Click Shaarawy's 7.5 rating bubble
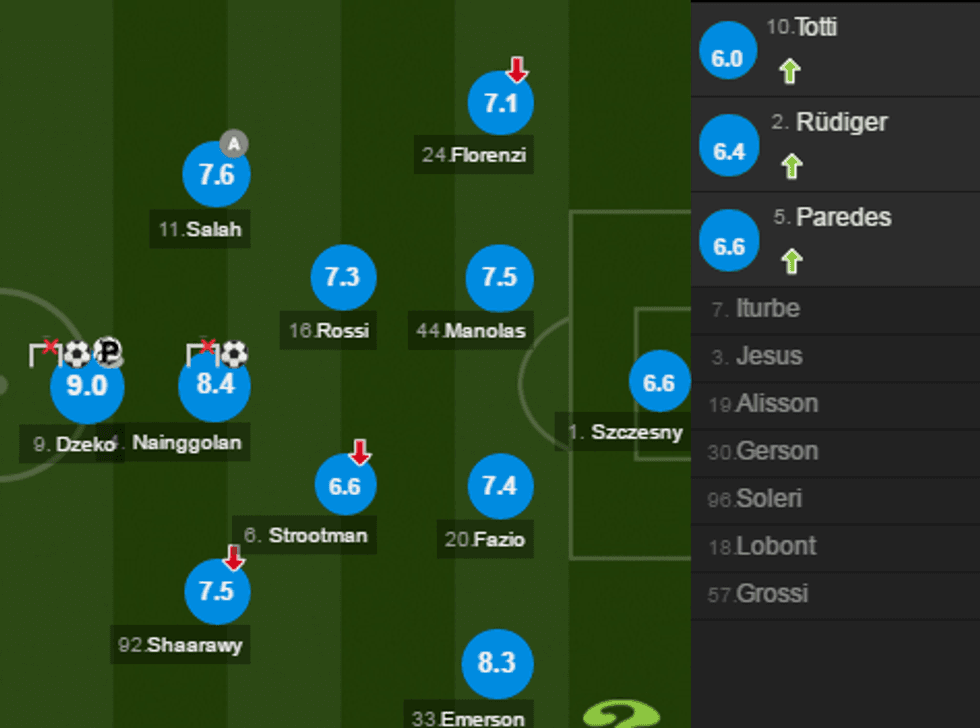The height and width of the screenshot is (728, 980). point(217,591)
